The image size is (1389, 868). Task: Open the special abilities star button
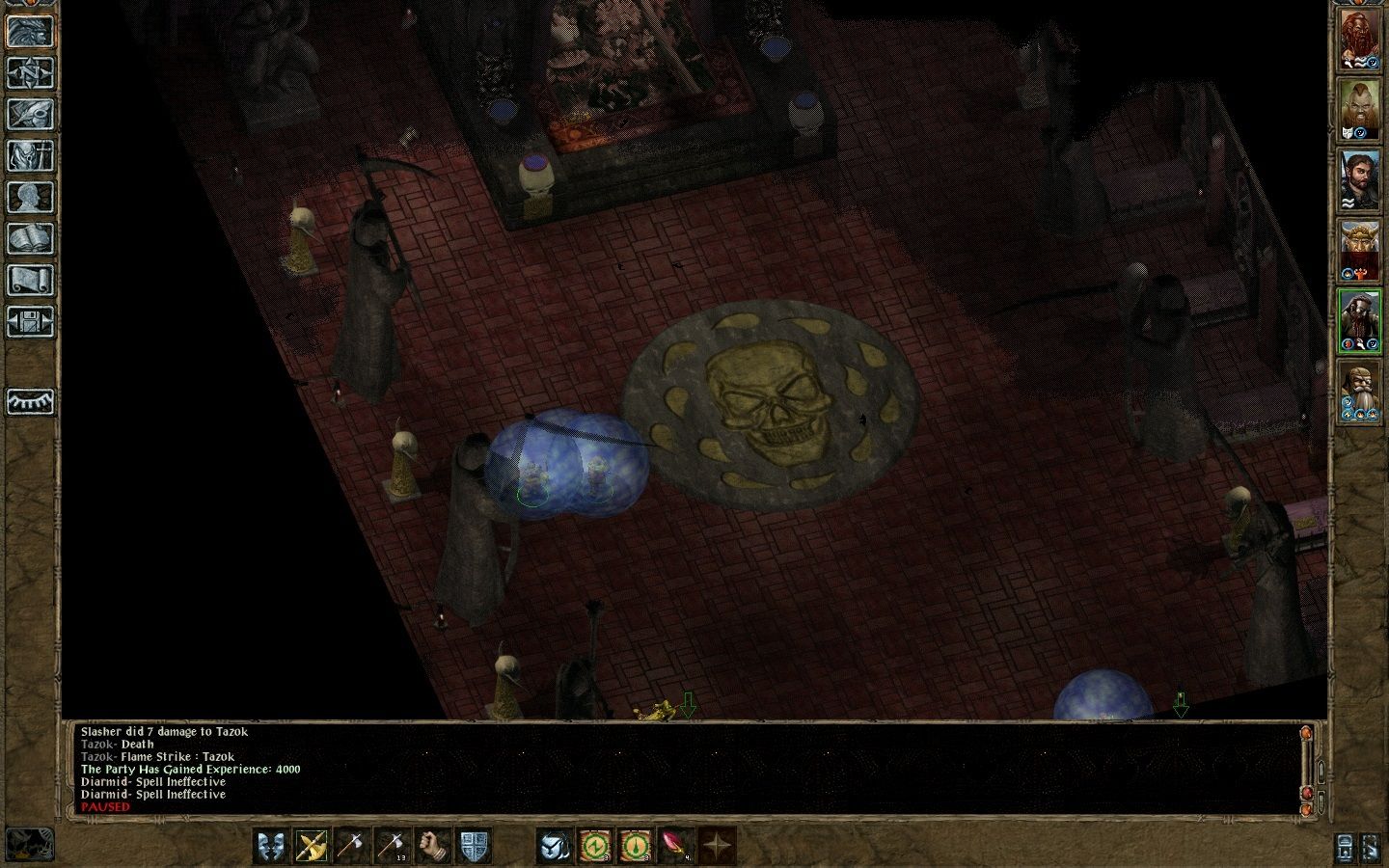[x=716, y=846]
